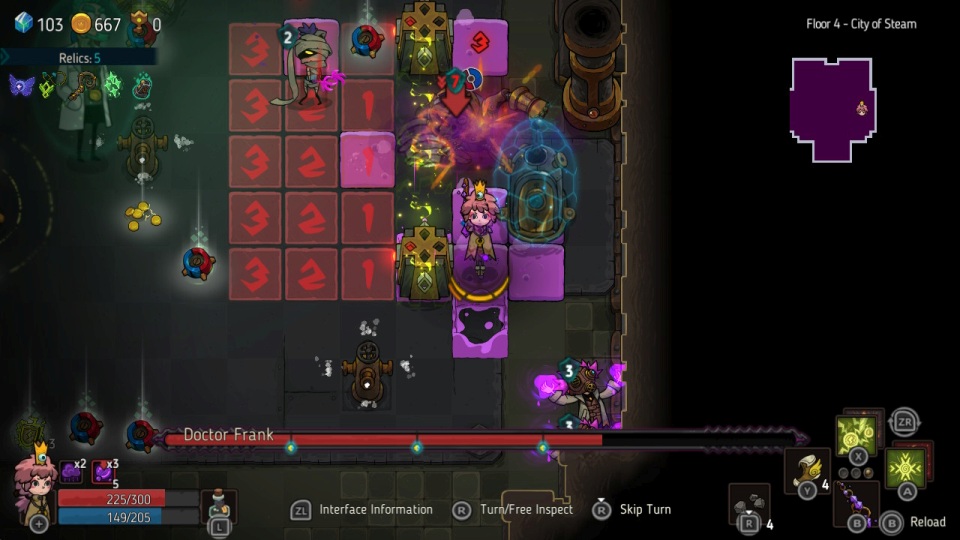The width and height of the screenshot is (960, 540).
Task: Activate the green lightning coins skill
Action: (x=856, y=435)
